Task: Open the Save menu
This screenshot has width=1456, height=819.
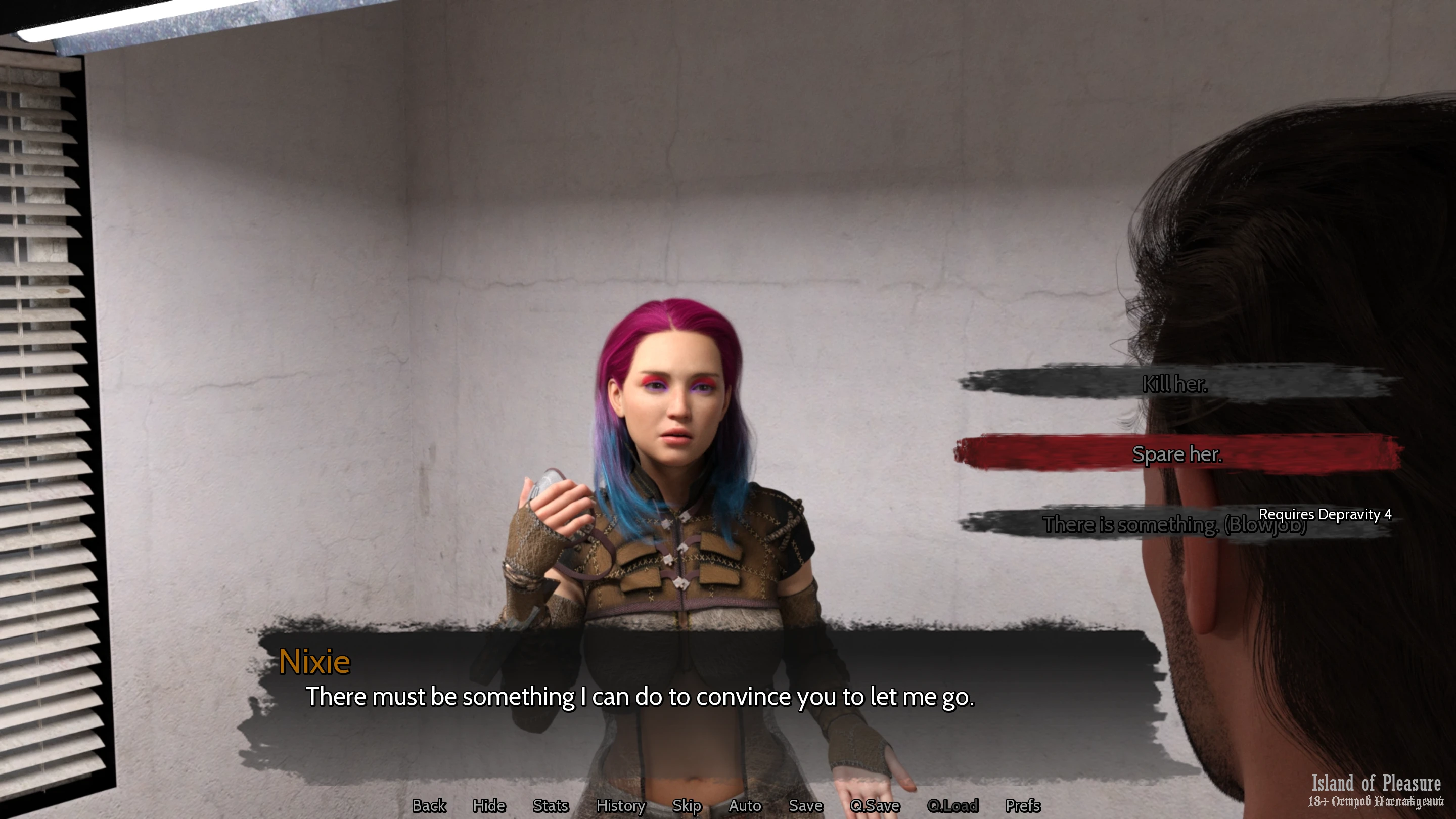Action: coord(805,805)
